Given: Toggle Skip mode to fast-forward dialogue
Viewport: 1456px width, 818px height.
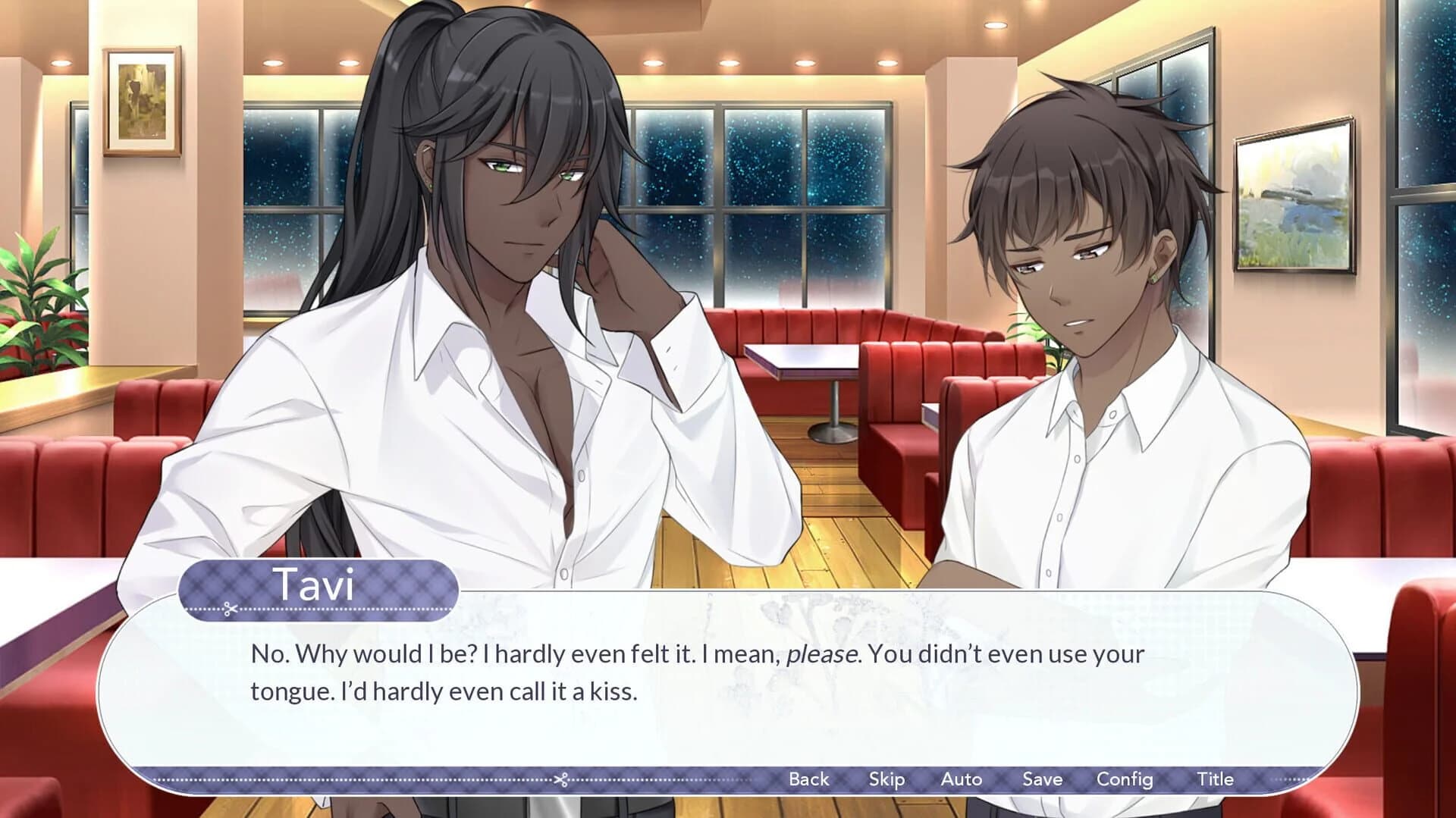Looking at the screenshot, I should [887, 779].
